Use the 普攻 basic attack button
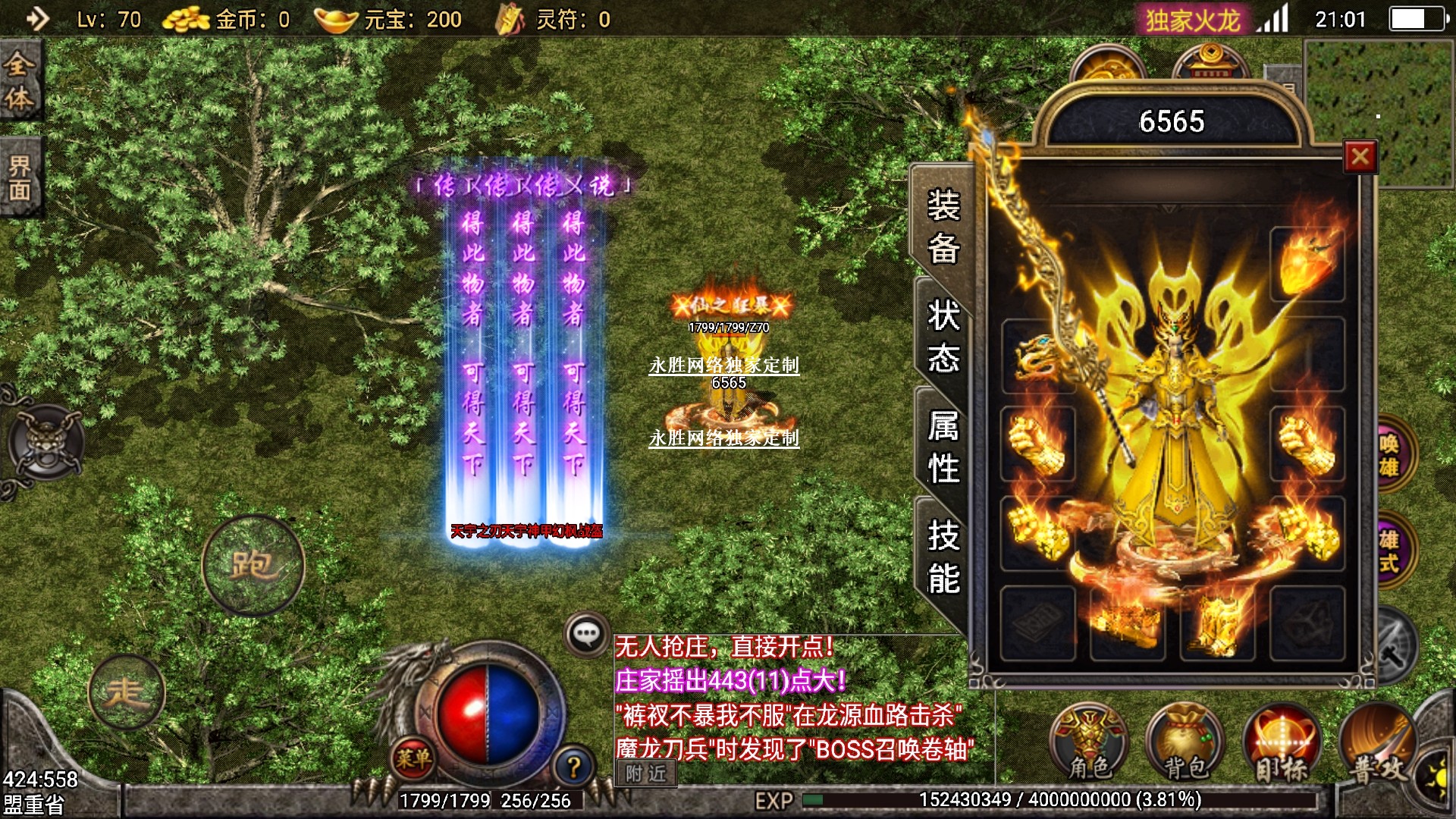 coord(1377,744)
